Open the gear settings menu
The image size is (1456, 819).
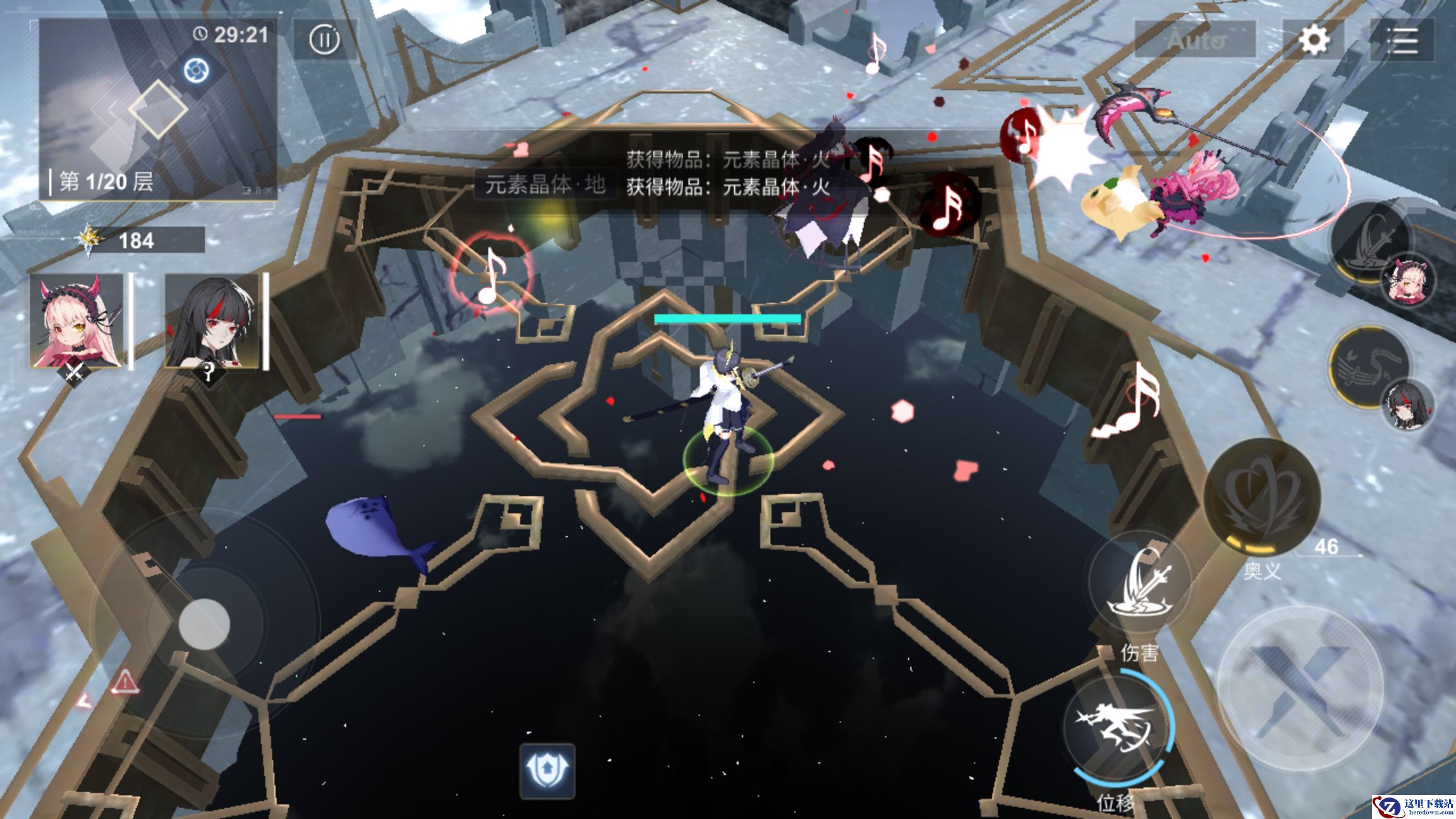[1313, 40]
